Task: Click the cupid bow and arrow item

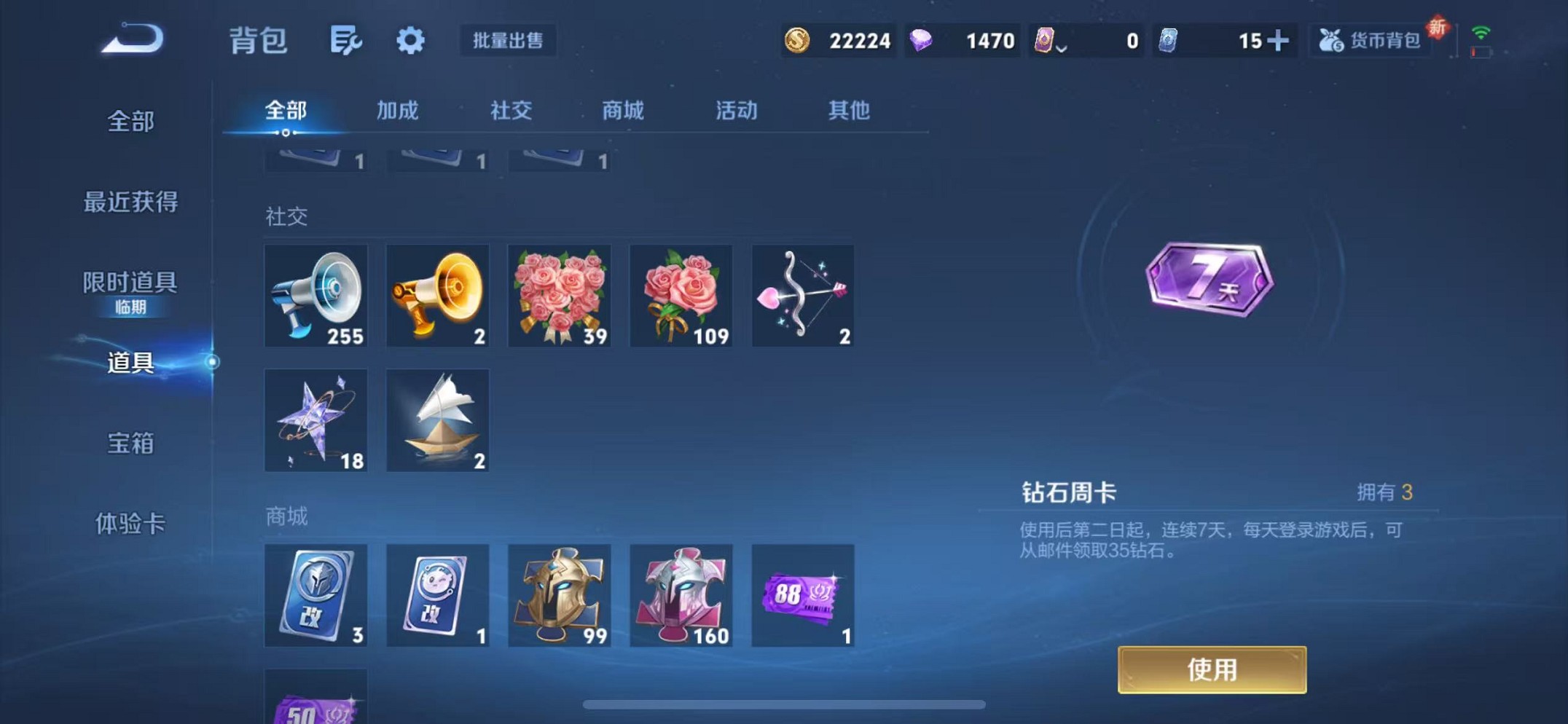Action: pyautogui.click(x=802, y=296)
